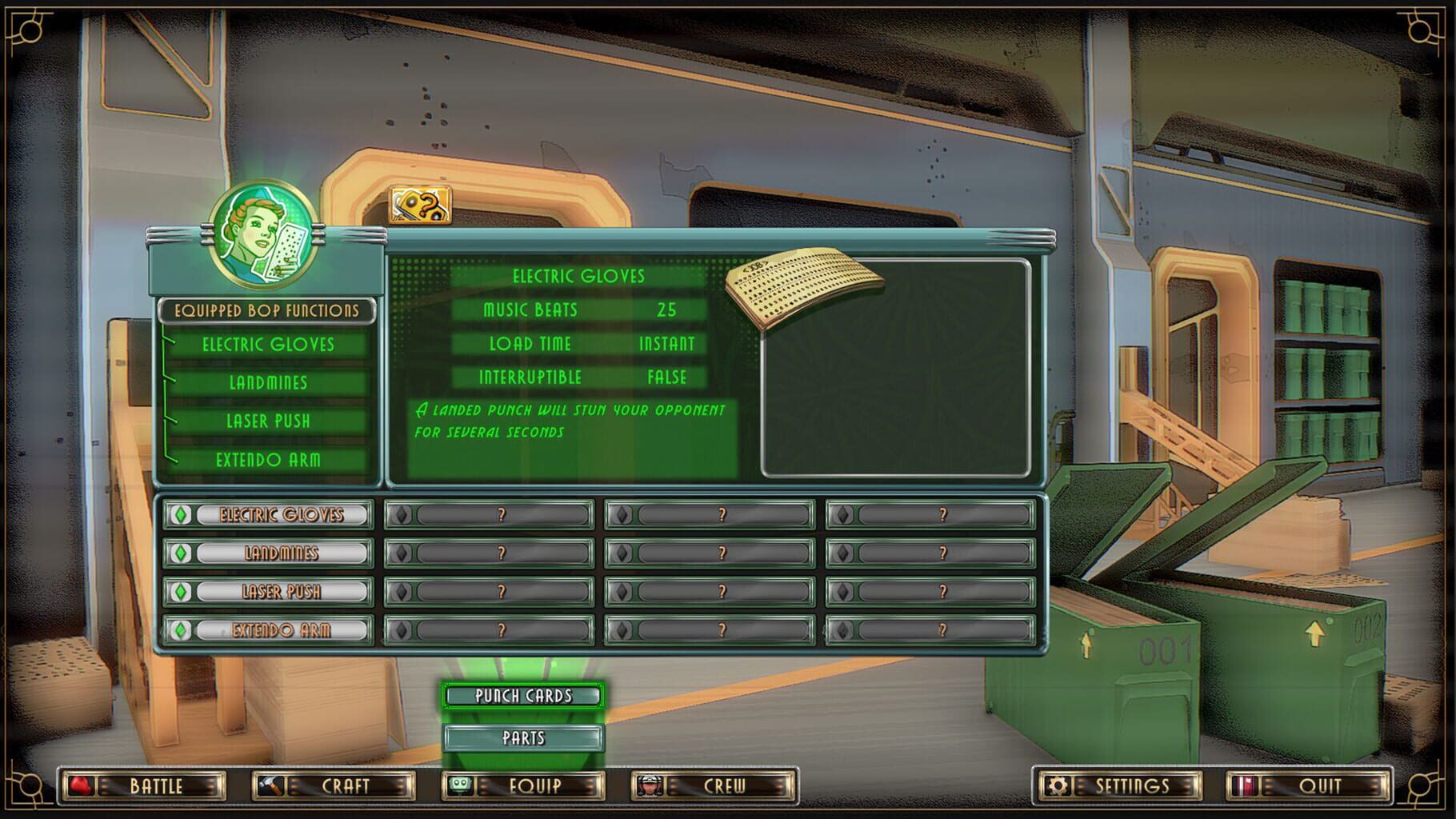Toggle the green diamond on Extendo Arm slot
Image resolution: width=1456 pixels, height=819 pixels.
[180, 629]
